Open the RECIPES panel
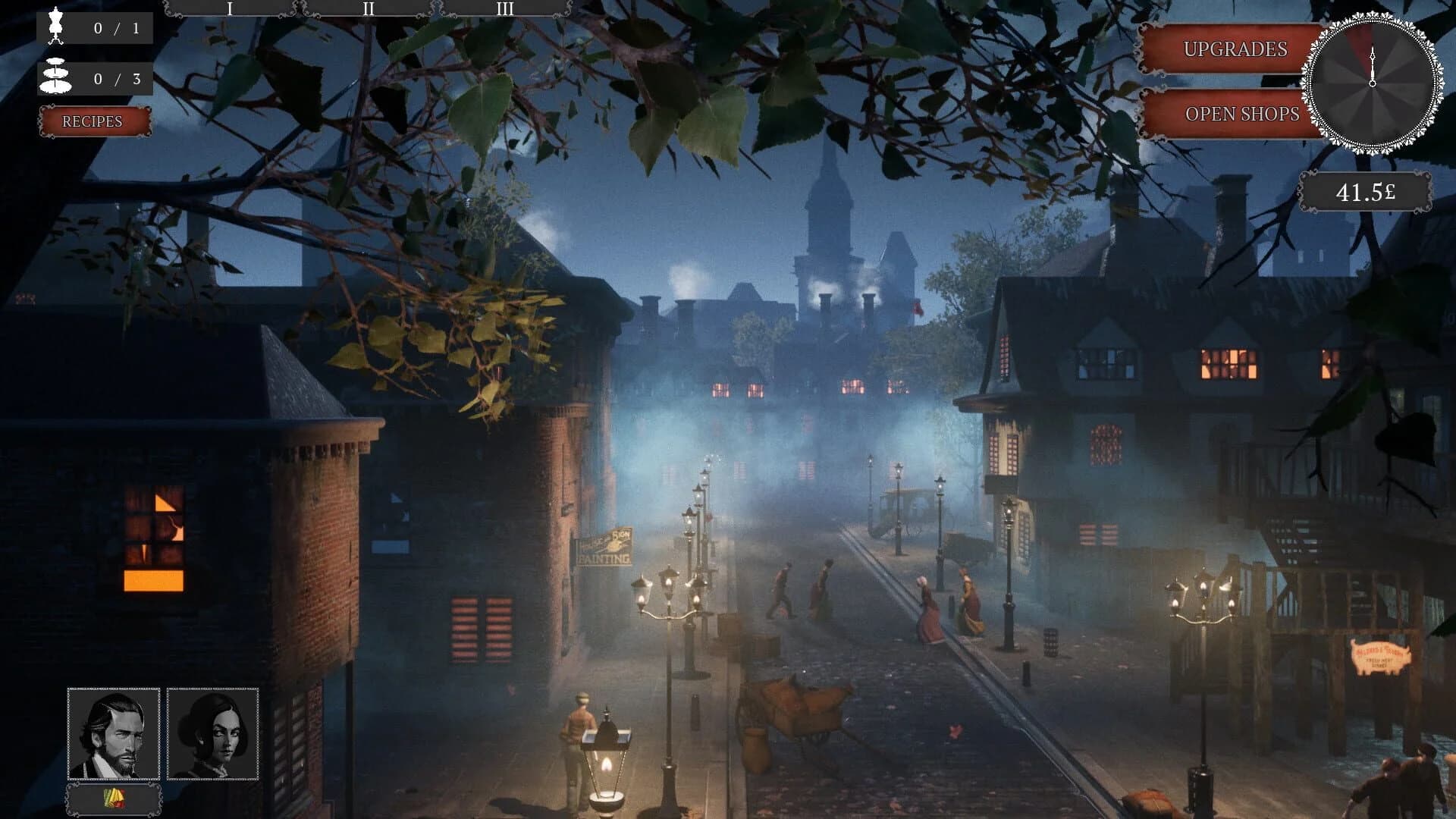 click(94, 121)
